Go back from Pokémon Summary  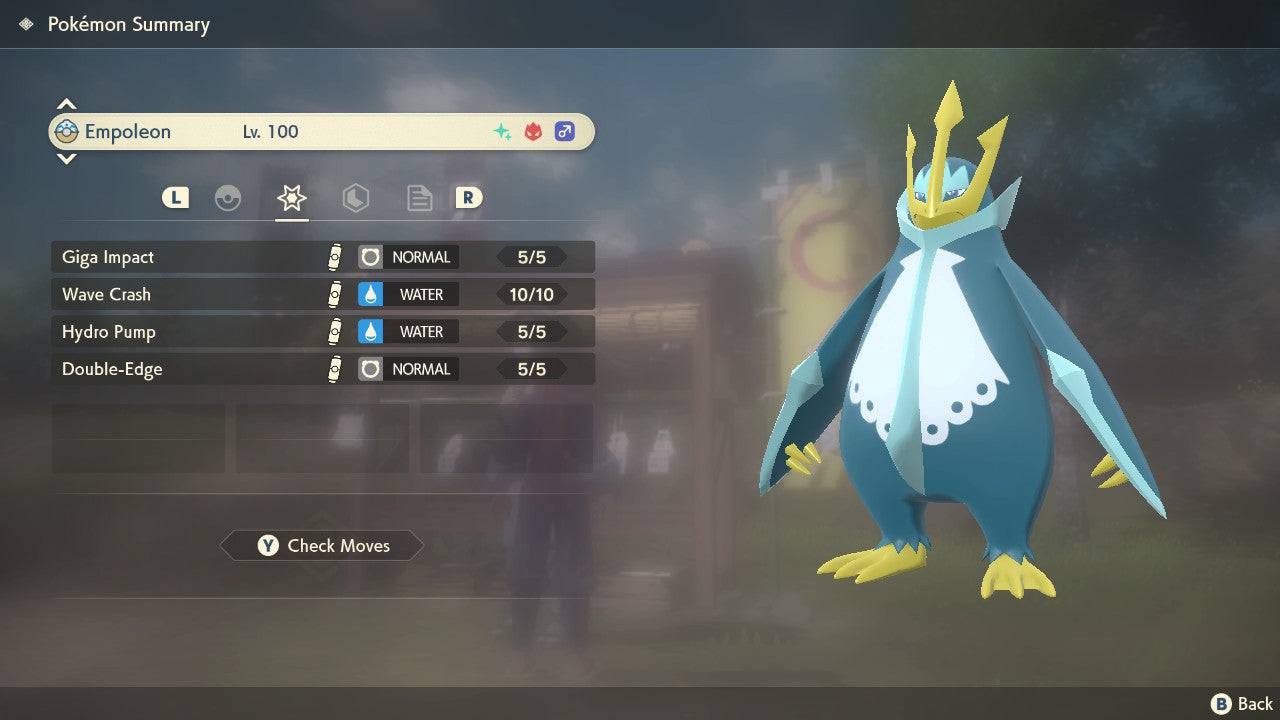(1243, 704)
